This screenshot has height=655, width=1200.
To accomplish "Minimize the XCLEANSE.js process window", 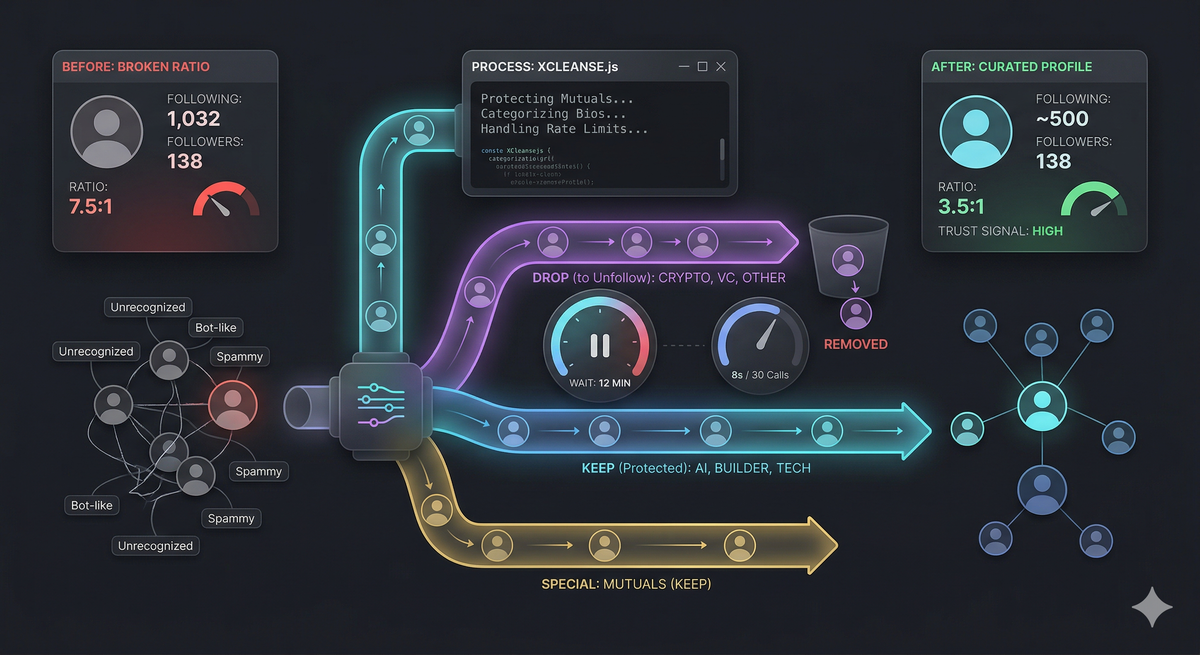I will 683,67.
